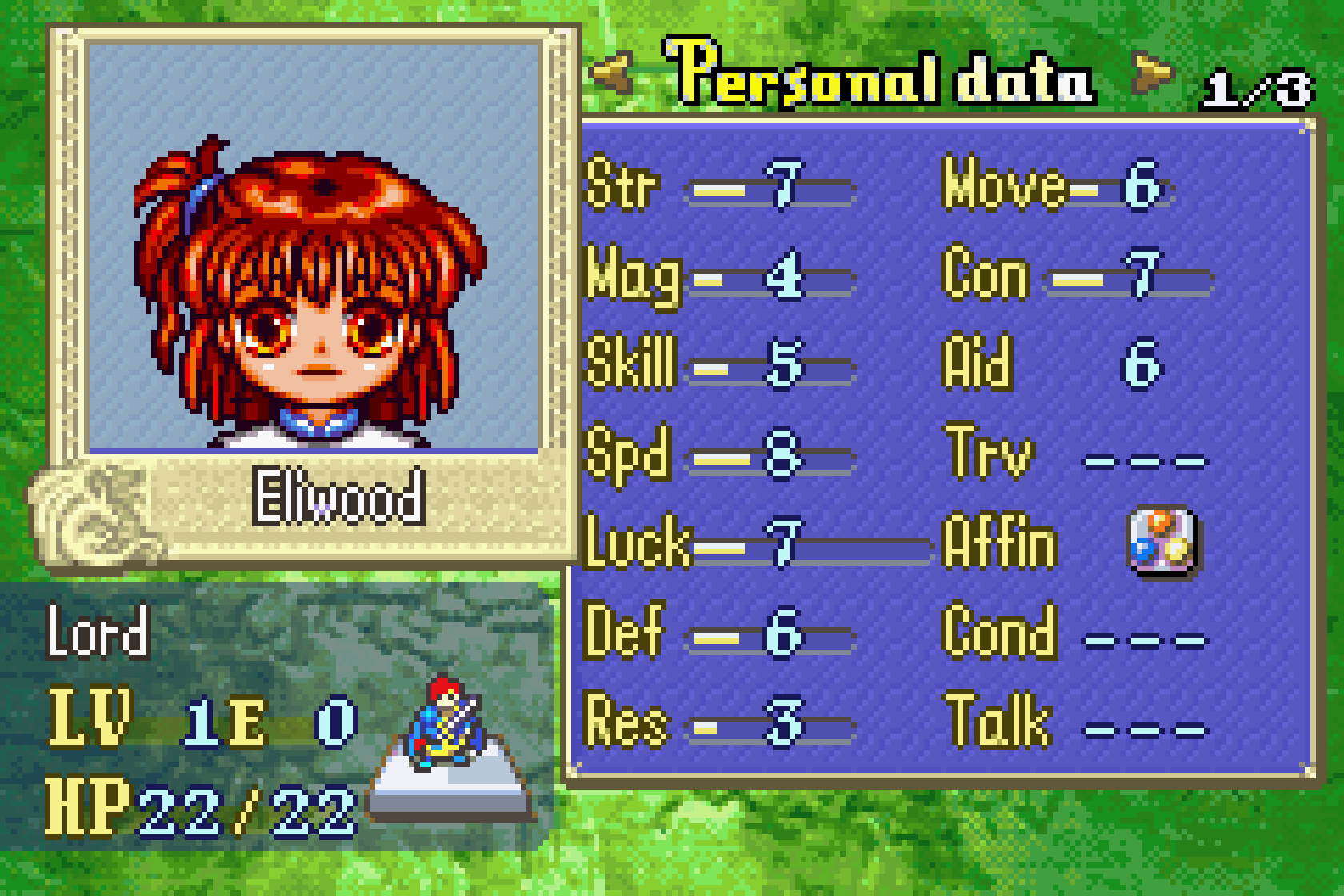1344x896 pixels.
Task: Select the Res stat row
Action: [720, 723]
